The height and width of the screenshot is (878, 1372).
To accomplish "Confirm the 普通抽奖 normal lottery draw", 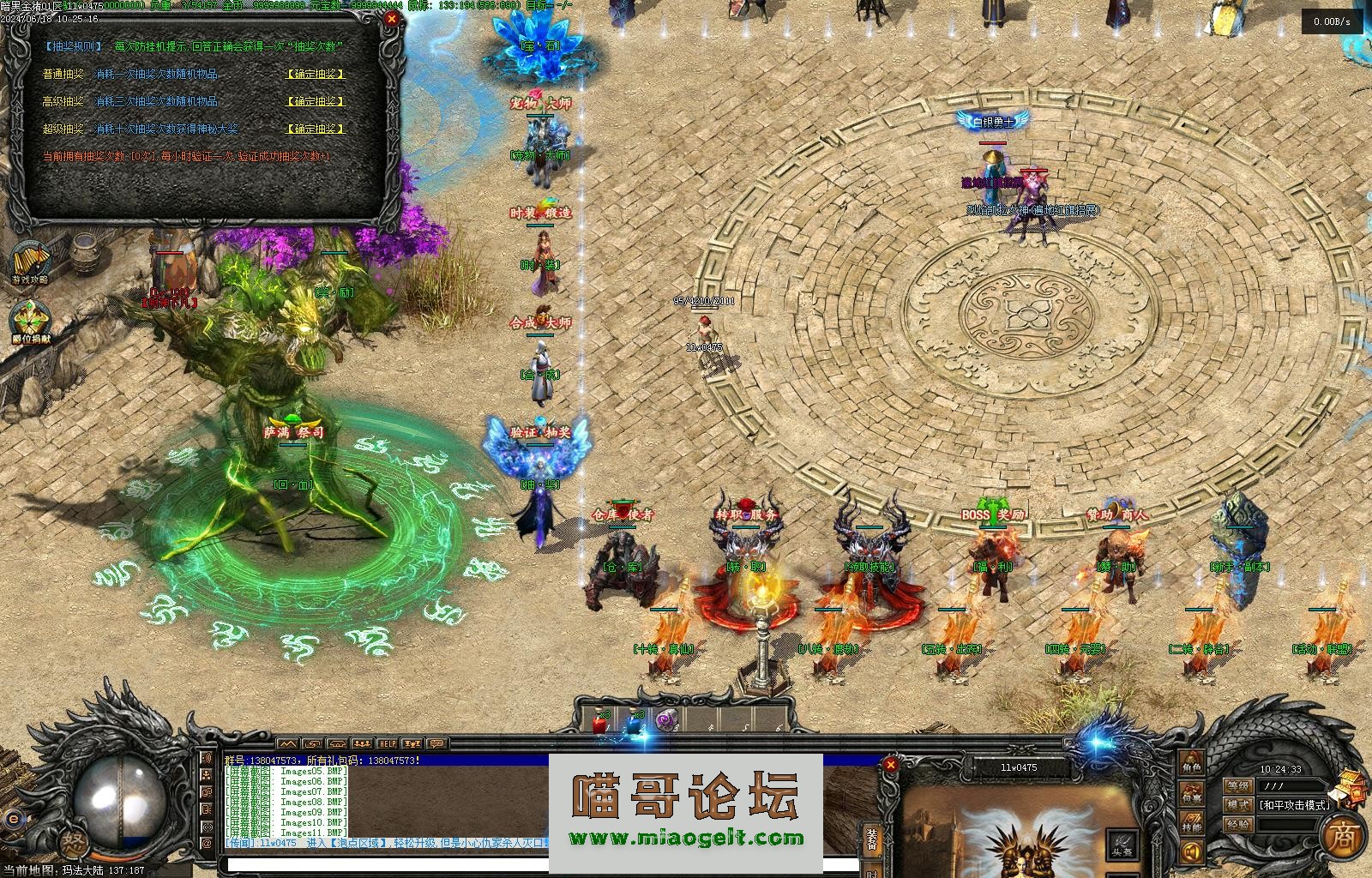I will click(x=316, y=75).
